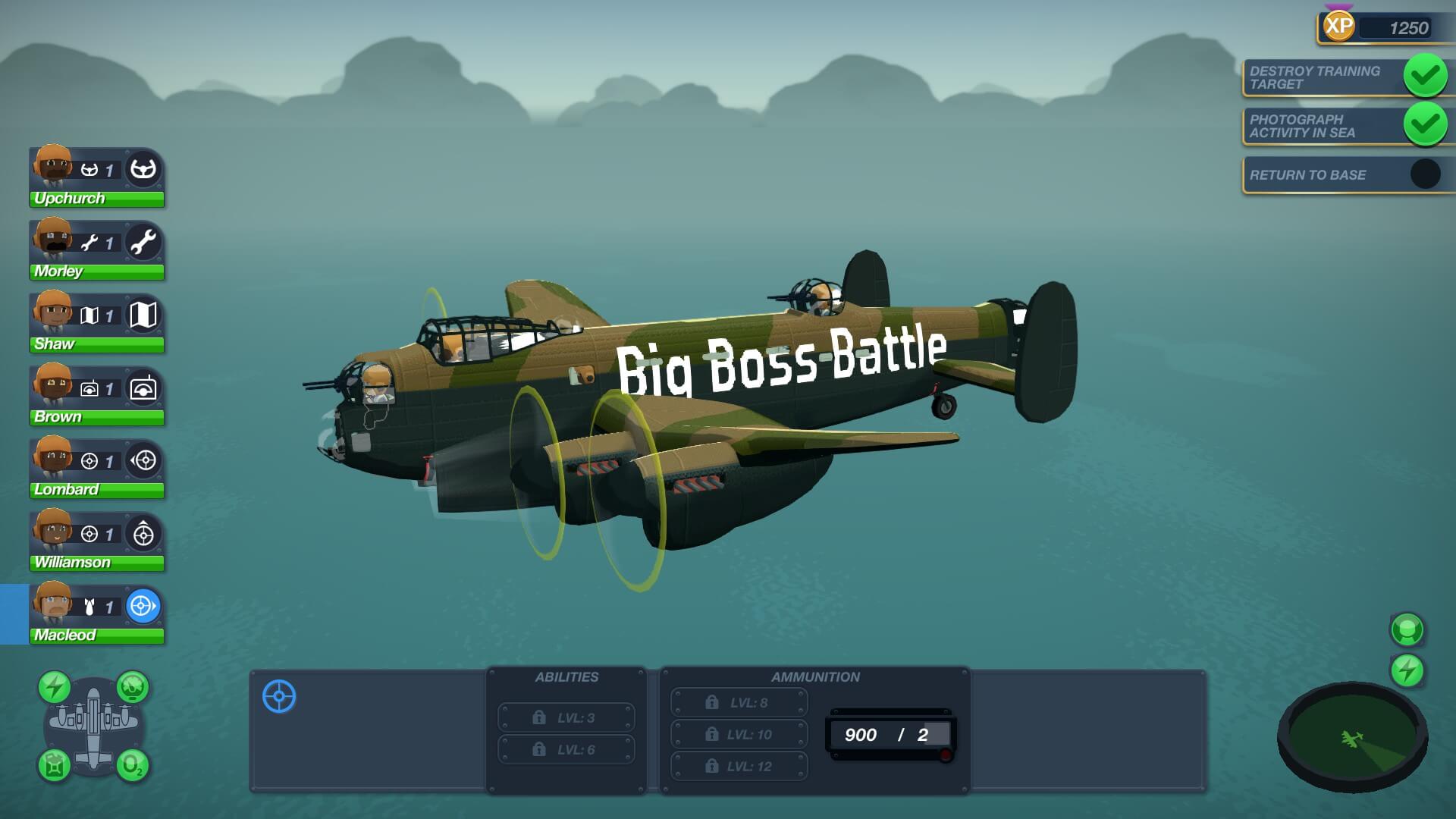Select gunner Lombard's crew card
This screenshot has width=1456, height=819.
tap(96, 469)
